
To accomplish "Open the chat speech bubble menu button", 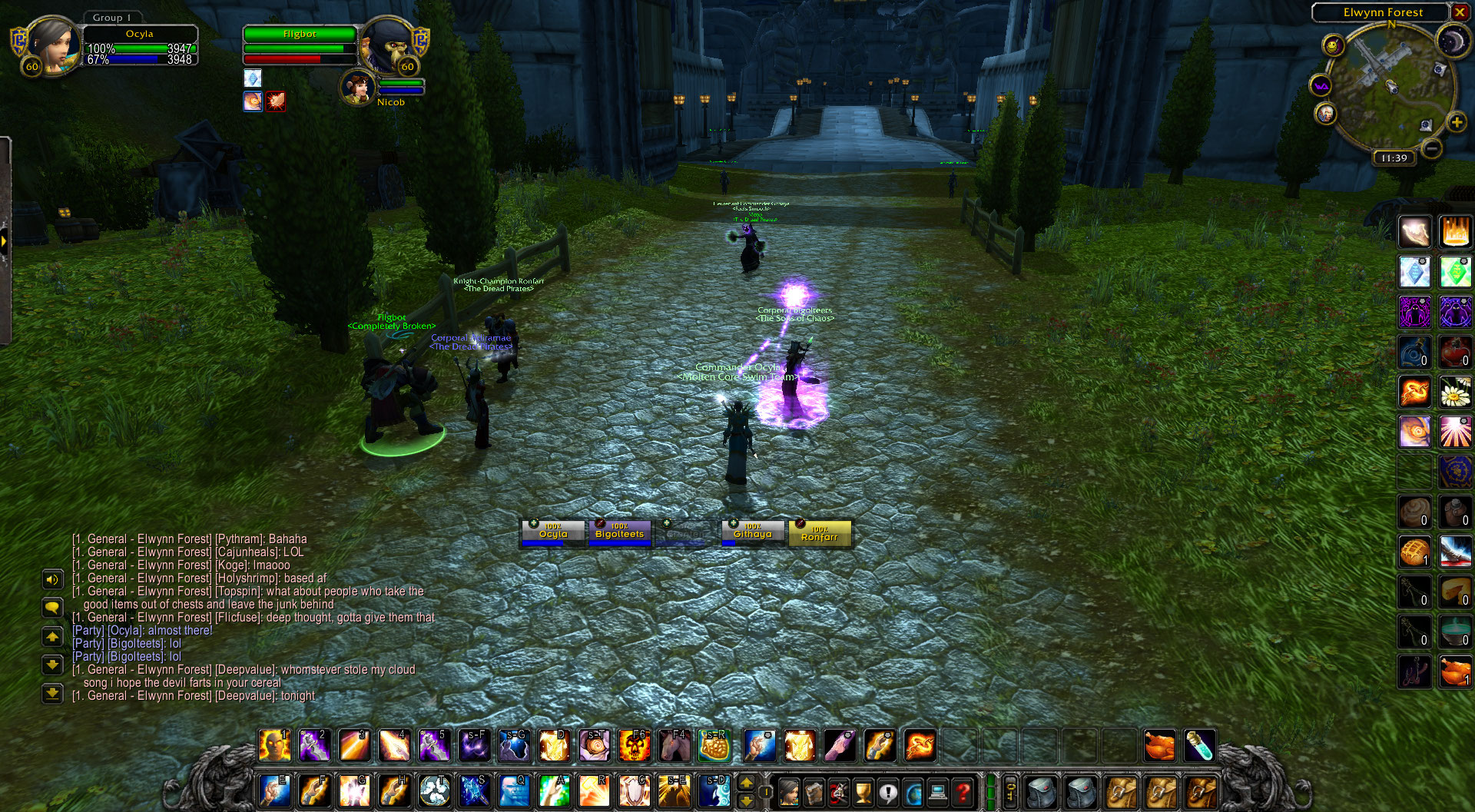I will tap(52, 608).
